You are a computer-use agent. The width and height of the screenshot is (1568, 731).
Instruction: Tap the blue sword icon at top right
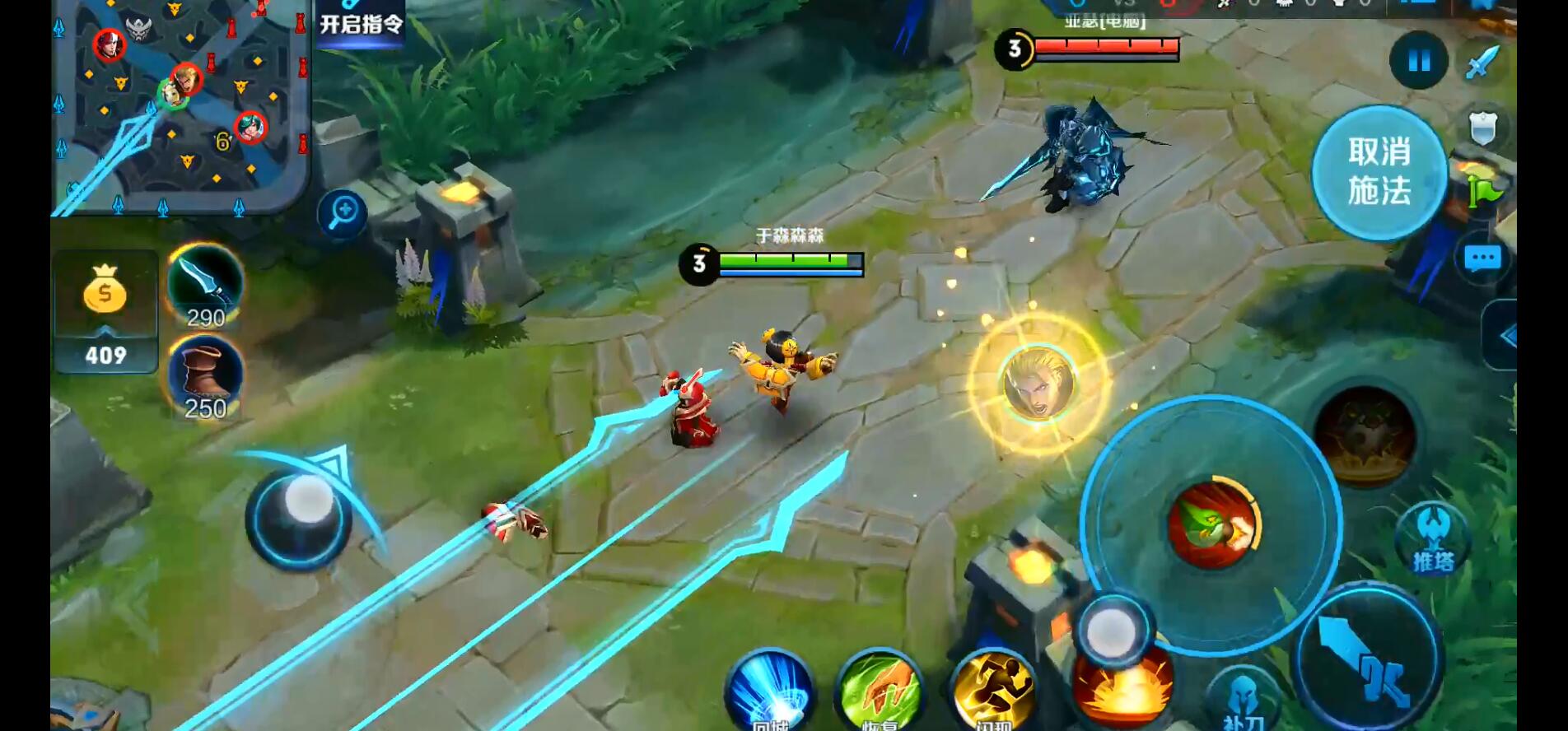(1482, 62)
